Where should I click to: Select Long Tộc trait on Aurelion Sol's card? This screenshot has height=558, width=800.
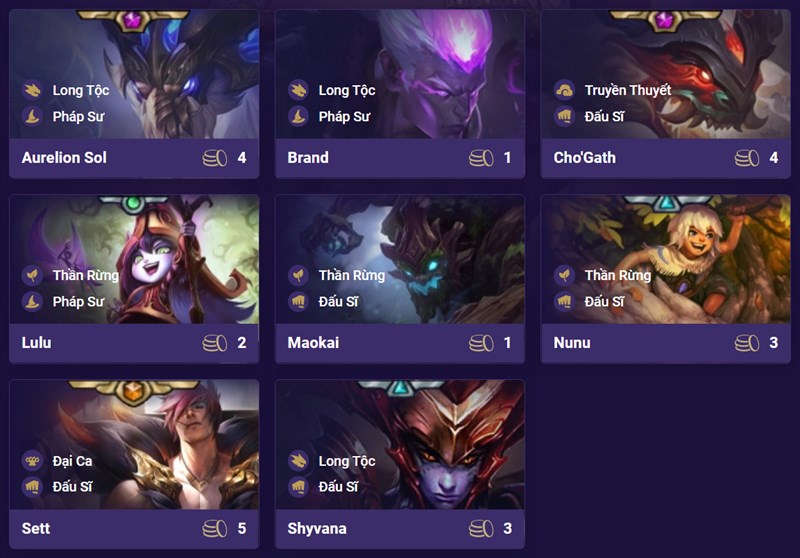tap(80, 90)
